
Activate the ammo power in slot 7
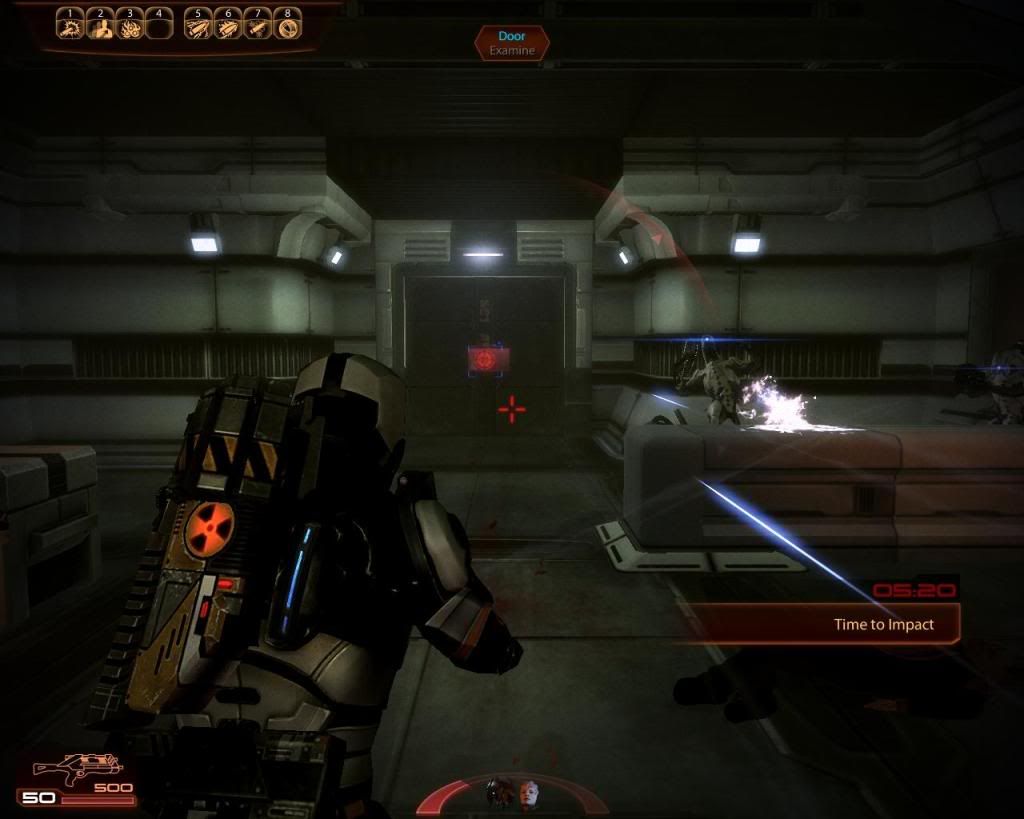click(258, 27)
